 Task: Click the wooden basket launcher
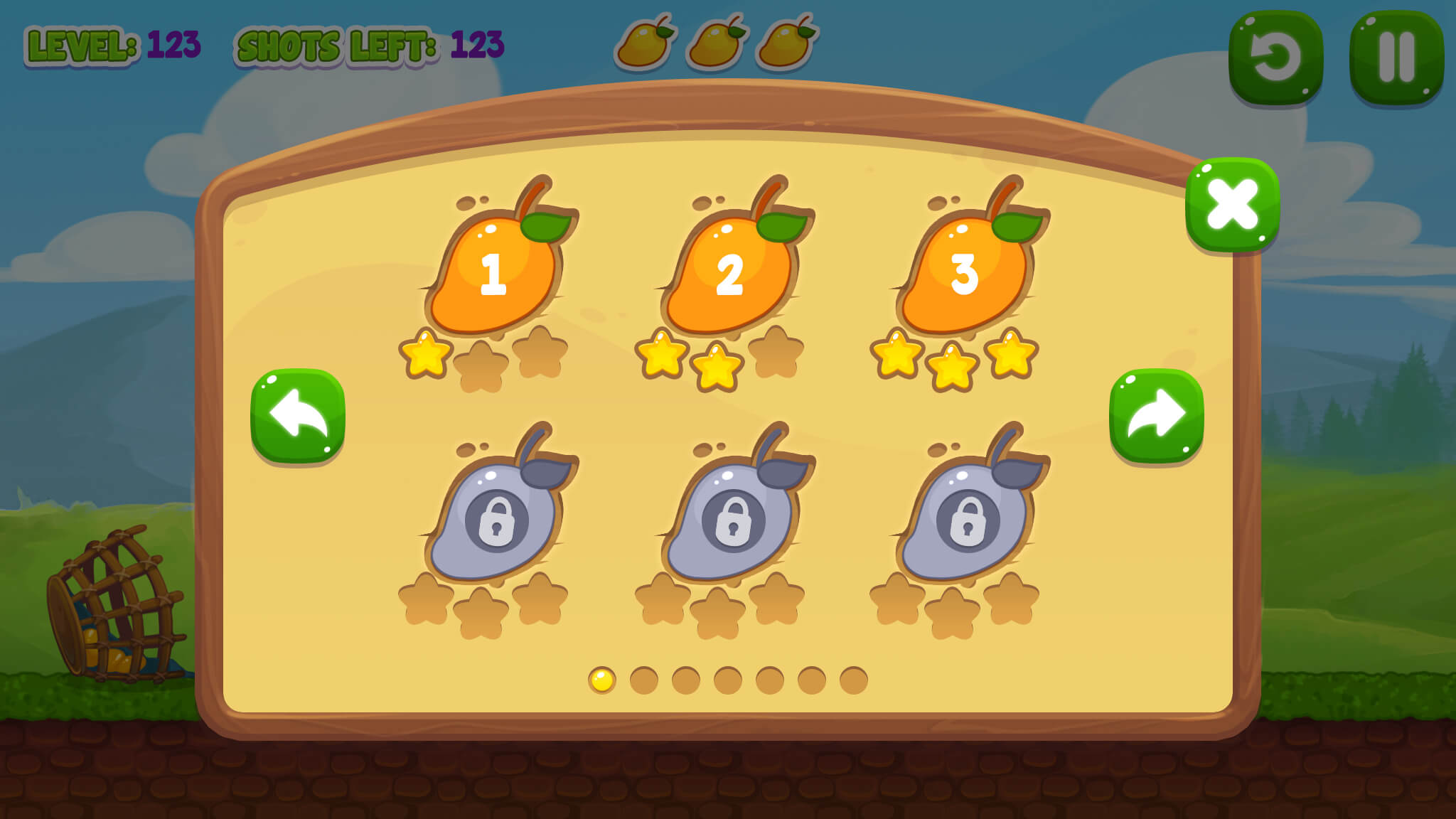[x=114, y=604]
